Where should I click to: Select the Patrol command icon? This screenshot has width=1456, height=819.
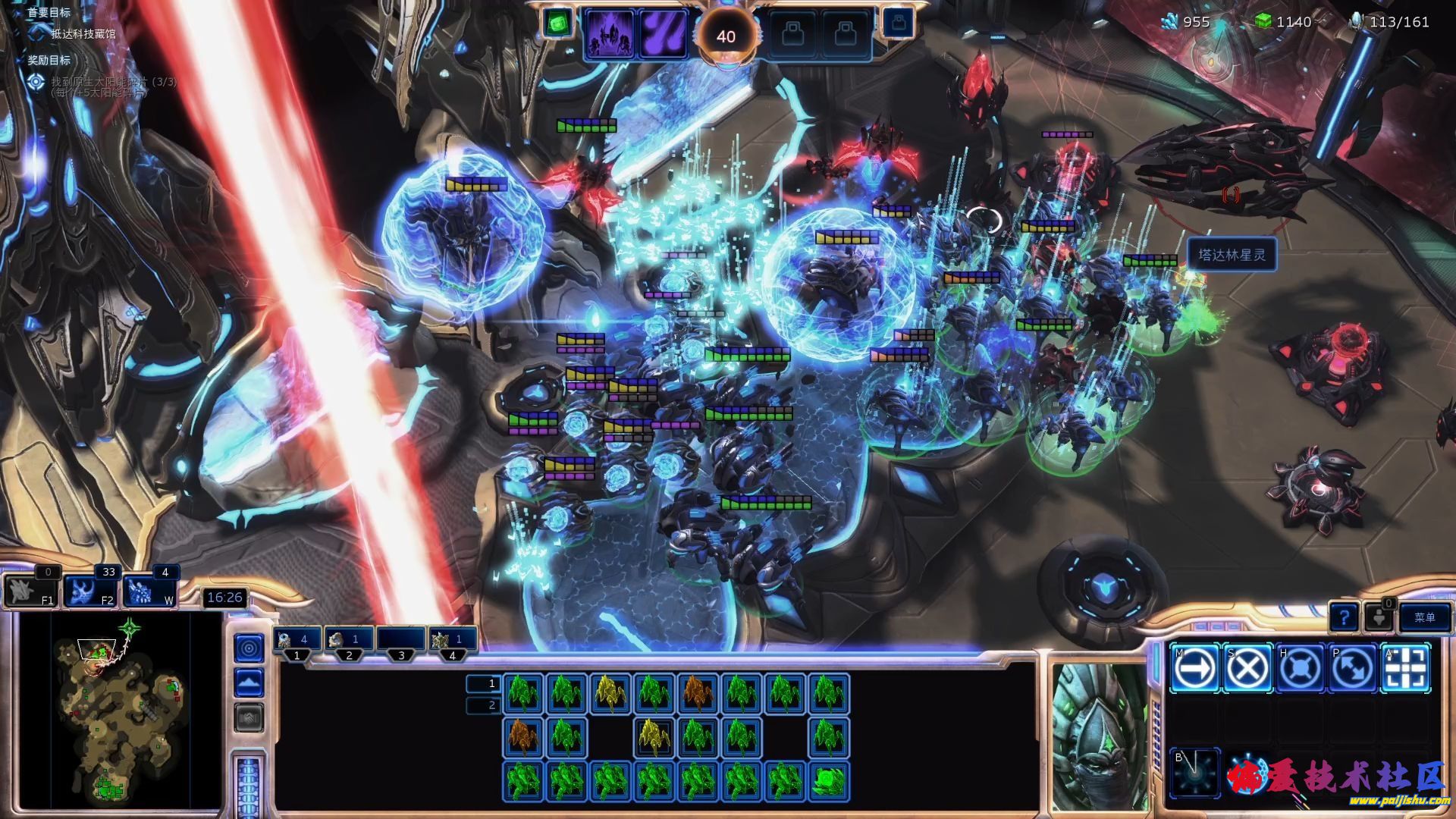[1353, 668]
